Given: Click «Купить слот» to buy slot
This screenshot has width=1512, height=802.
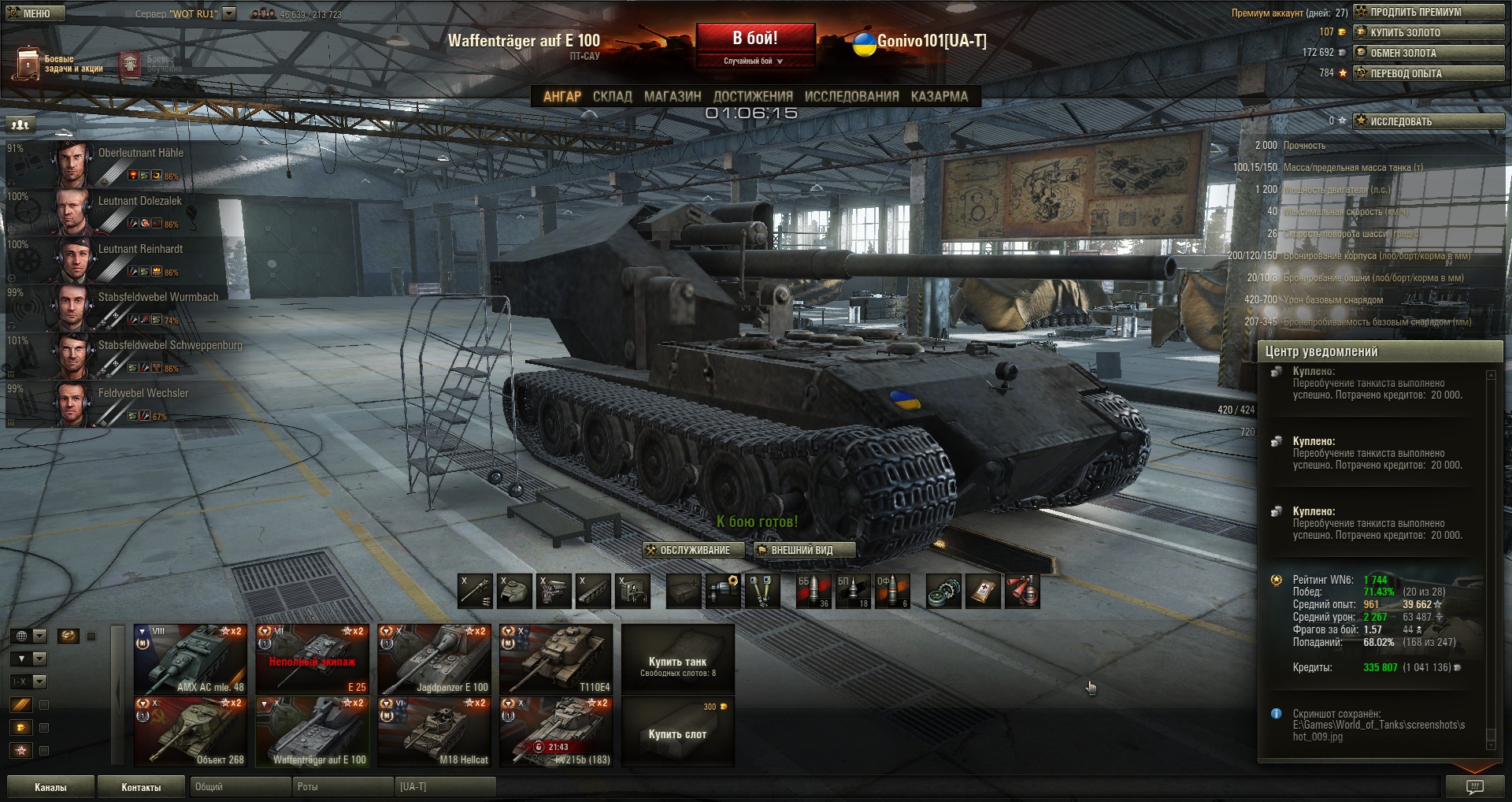Looking at the screenshot, I should point(677,733).
